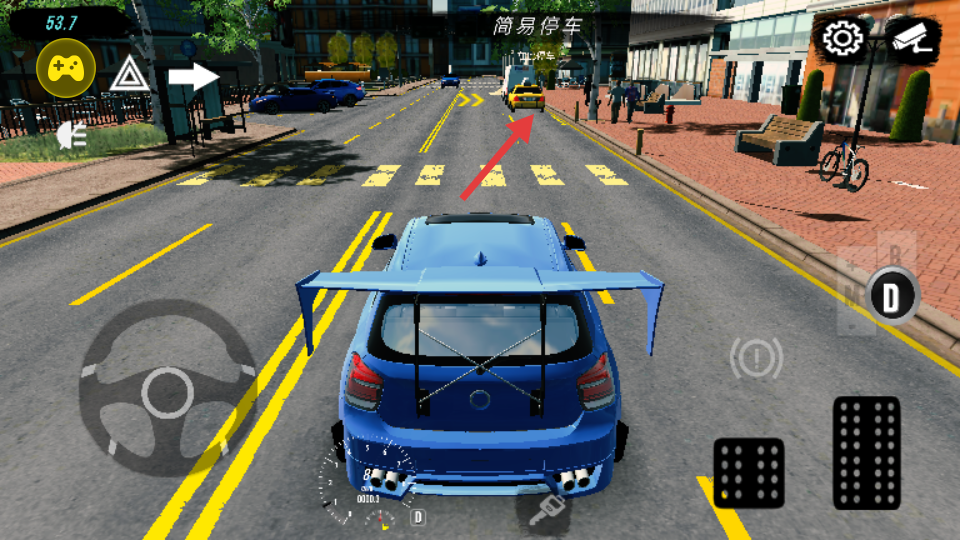
Task: Toggle the car headlights icon
Action: [72, 133]
